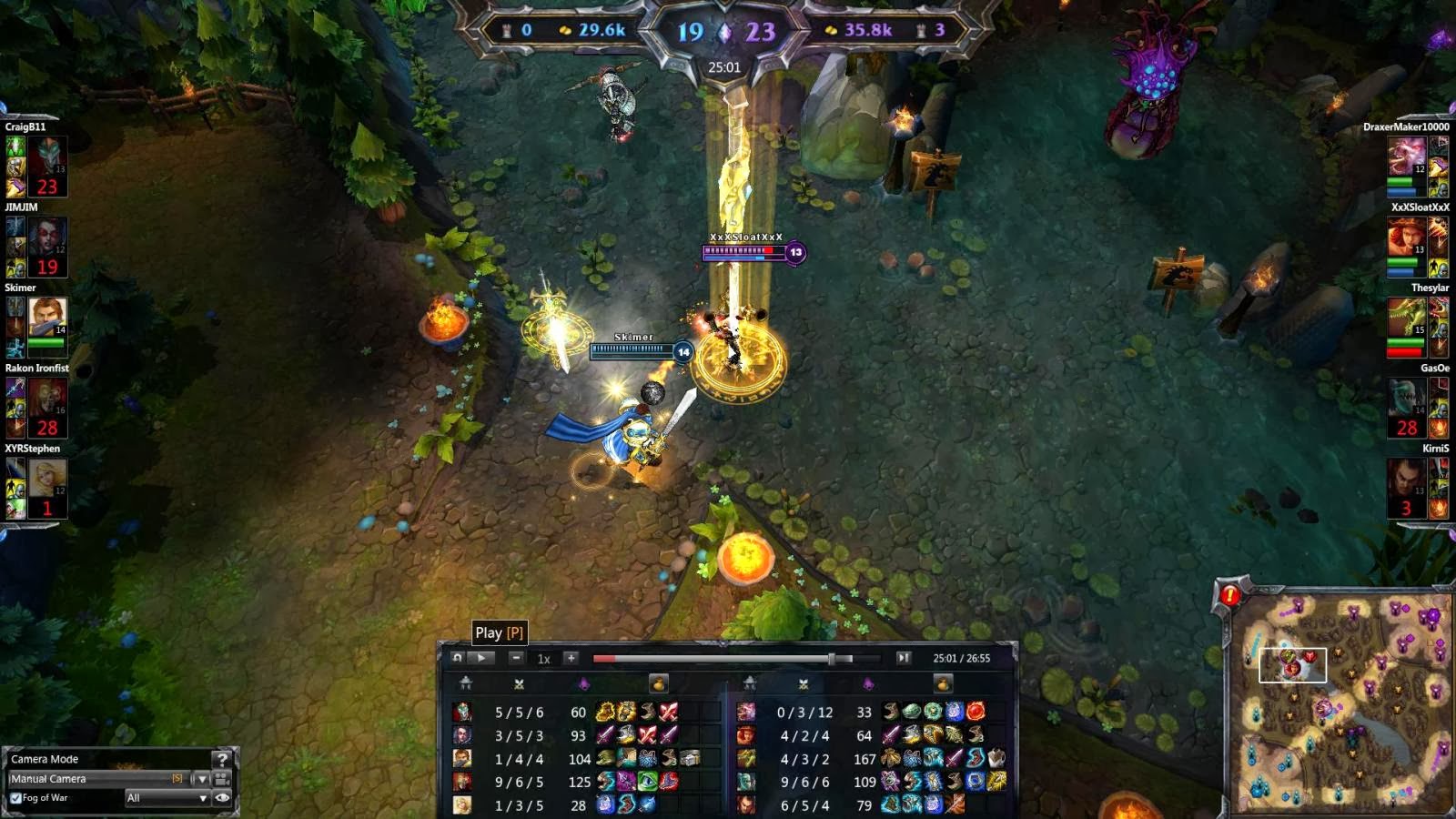Decrease playback speed with the minus button
The height and width of the screenshot is (819, 1456).
517,656
